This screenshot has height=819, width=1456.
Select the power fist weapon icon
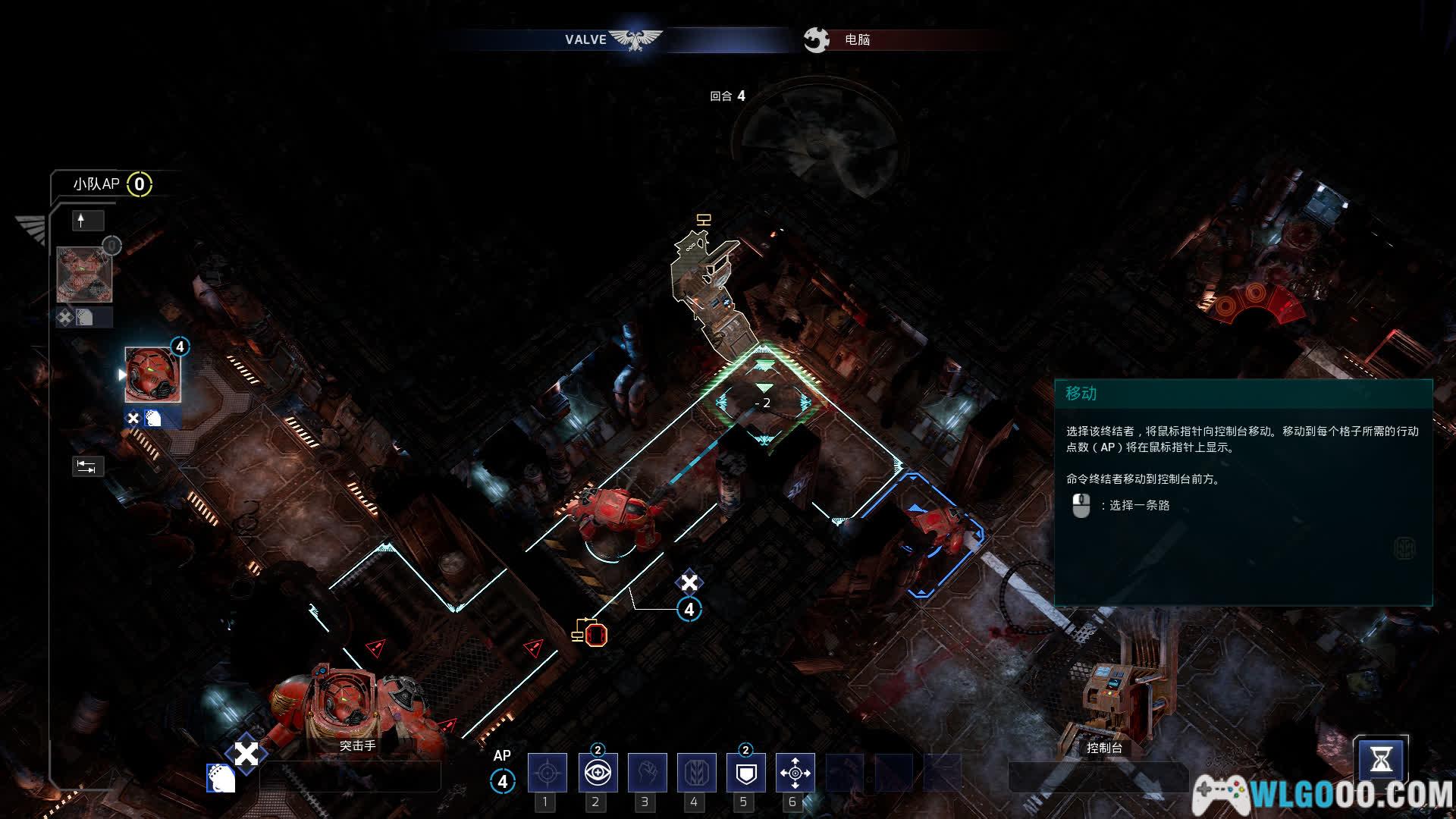click(221, 779)
